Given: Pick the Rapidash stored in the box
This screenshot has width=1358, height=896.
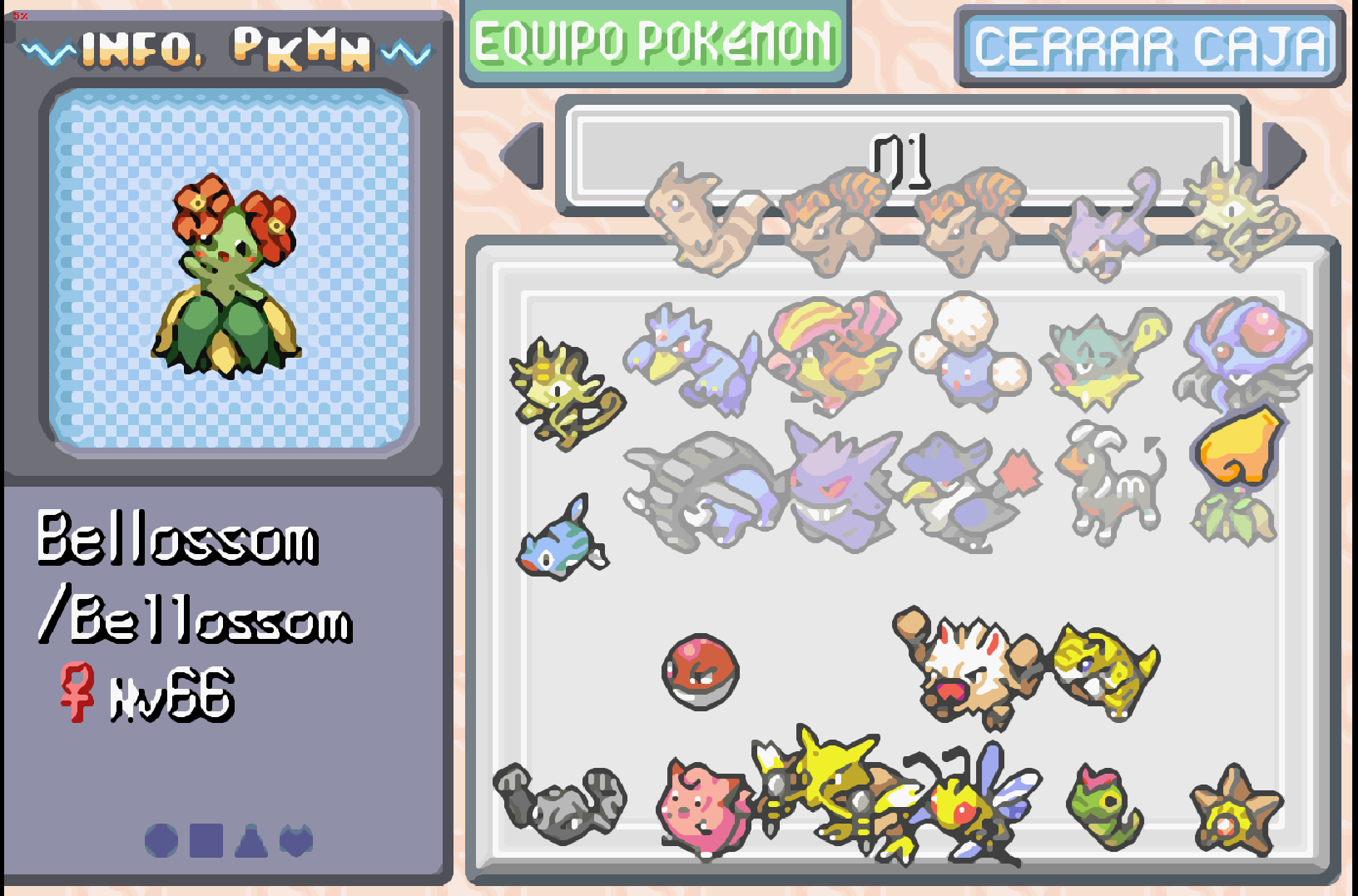Looking at the screenshot, I should tap(832, 354).
